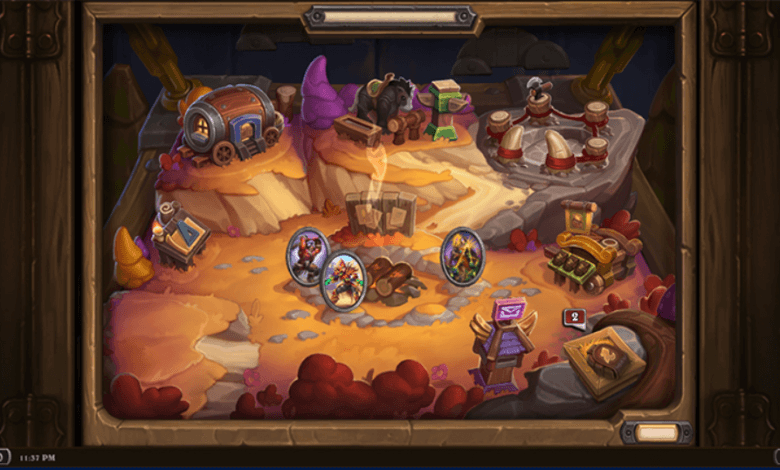Open the green anvil building
Image resolution: width=780 pixels, height=470 pixels.
(445, 109)
